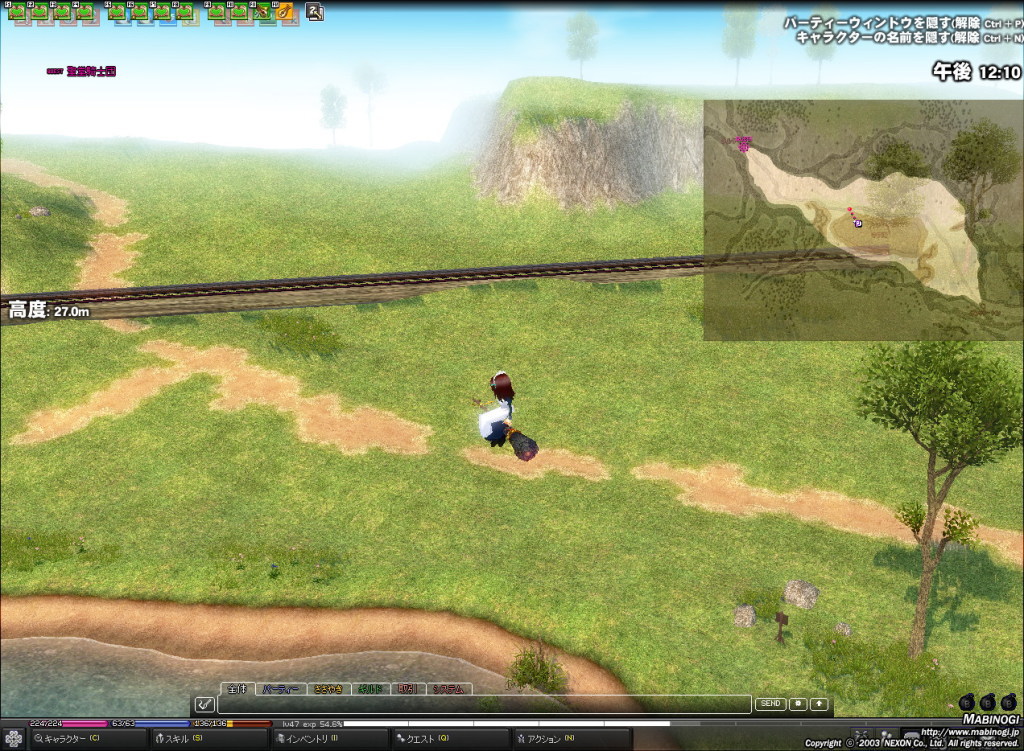Click the chat text input field

(484, 704)
